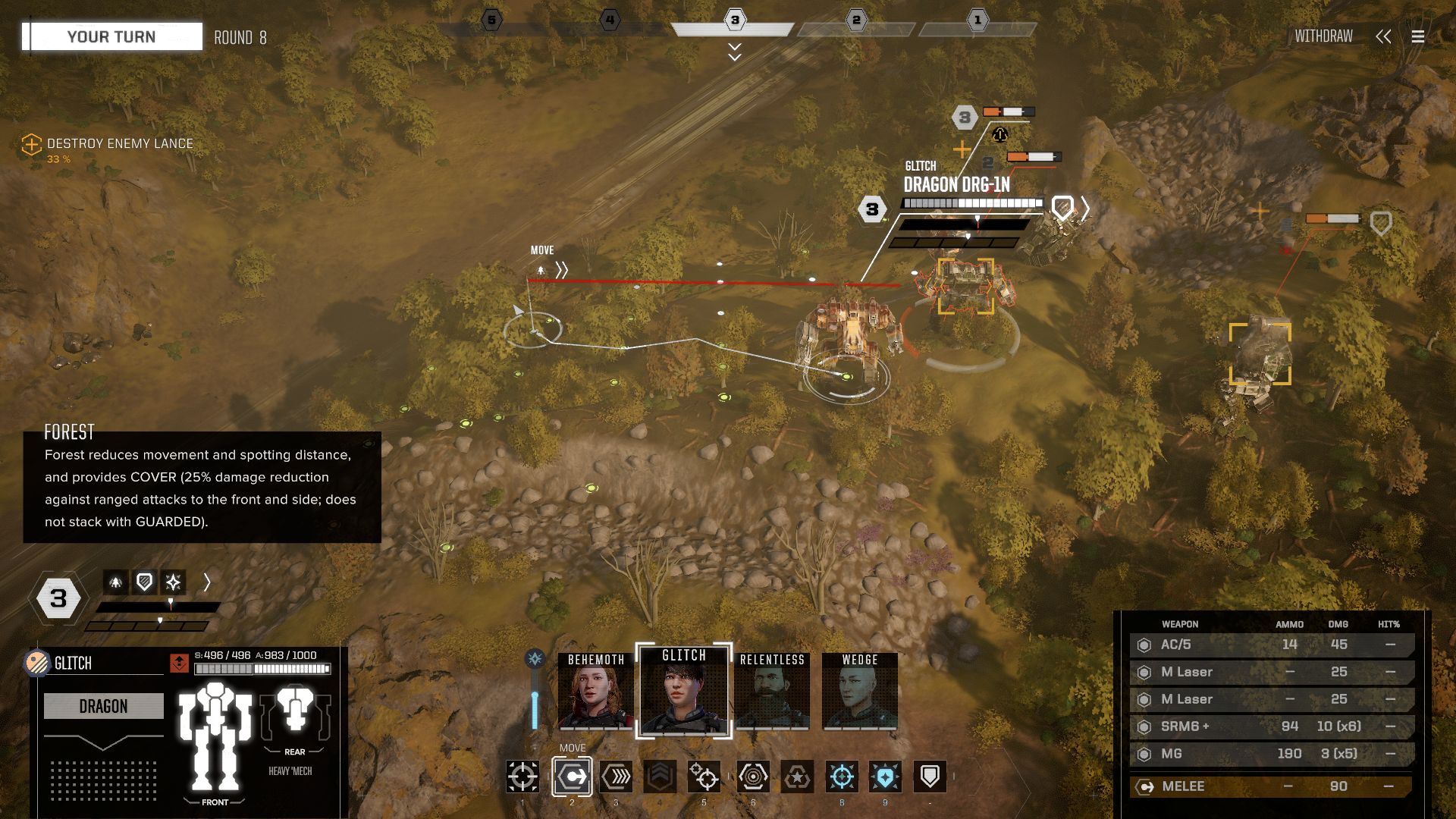Use the Sensor Lock concentric rings ability

(752, 777)
